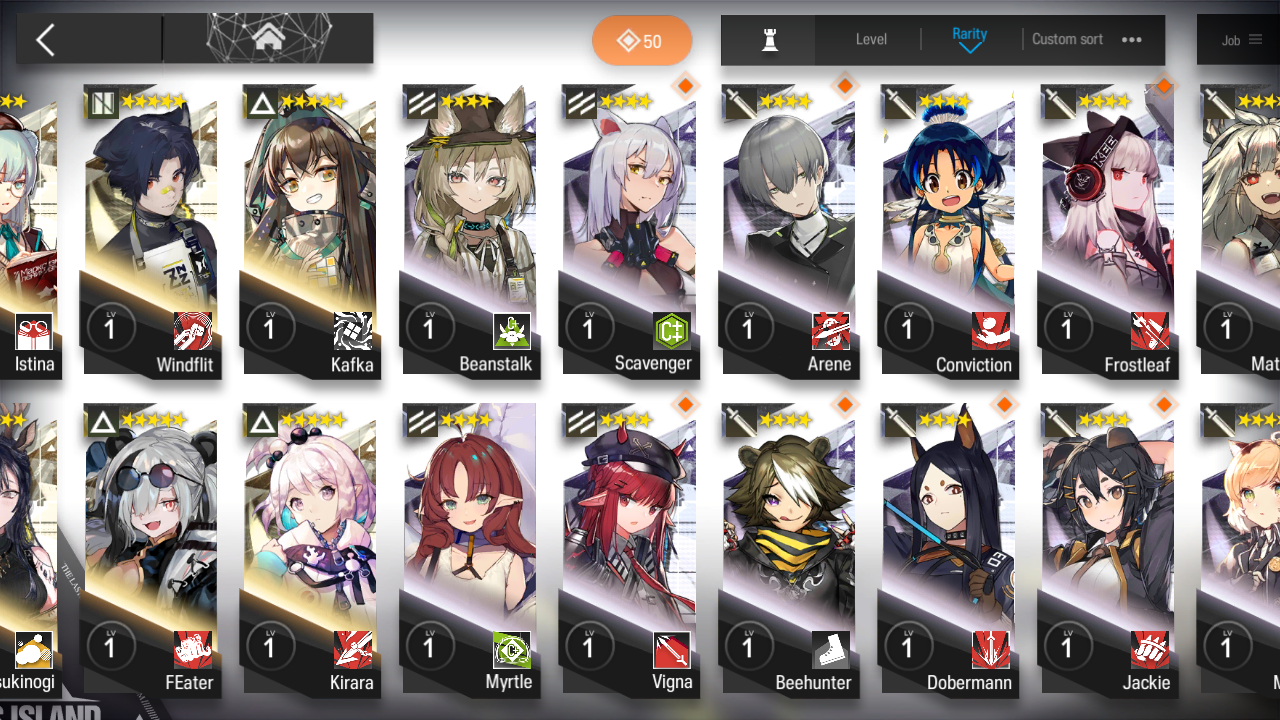The height and width of the screenshot is (720, 1280).
Task: Open the Job filter menu
Action: pyautogui.click(x=1241, y=41)
